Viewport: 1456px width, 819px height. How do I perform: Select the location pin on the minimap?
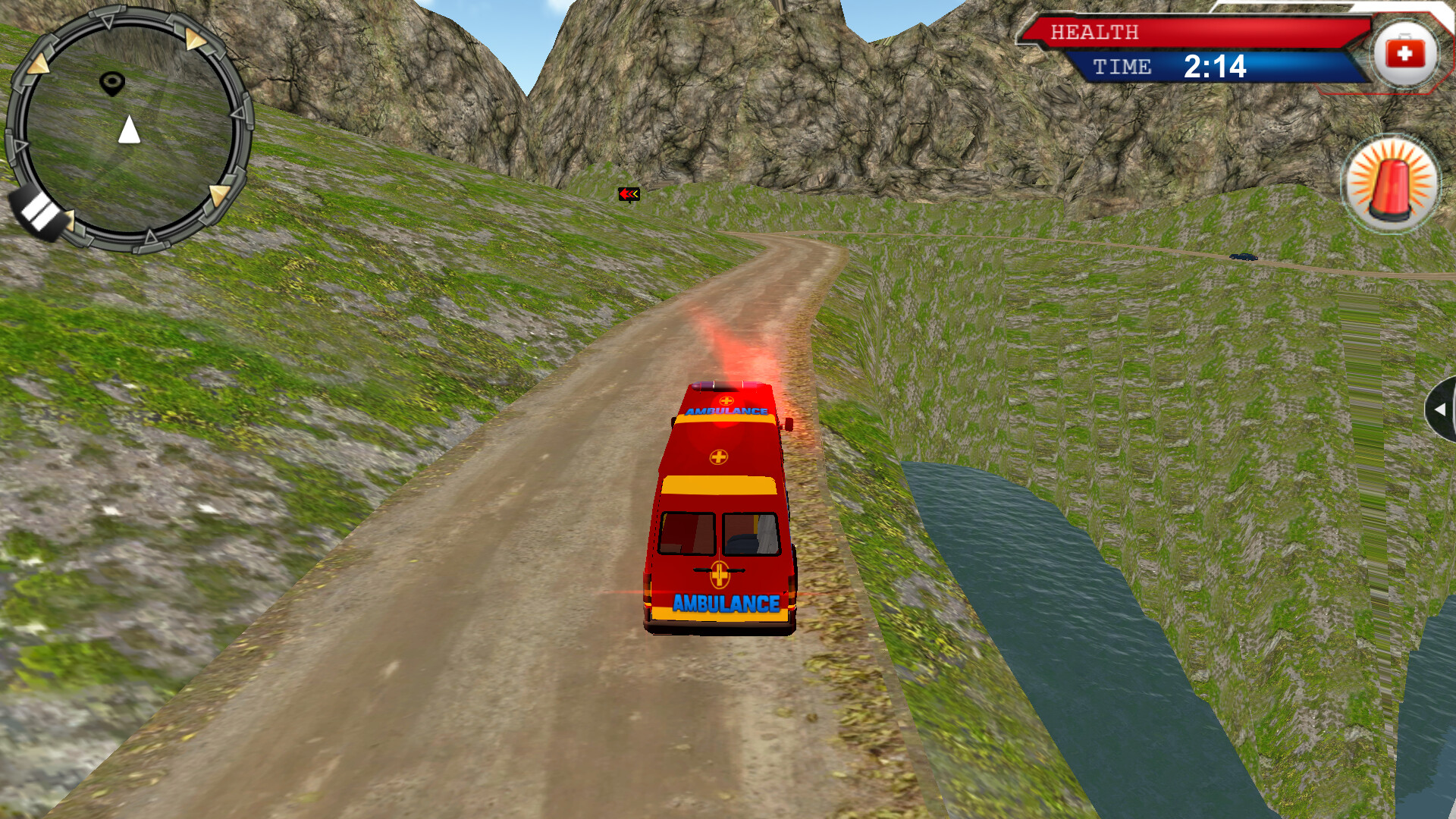click(112, 81)
